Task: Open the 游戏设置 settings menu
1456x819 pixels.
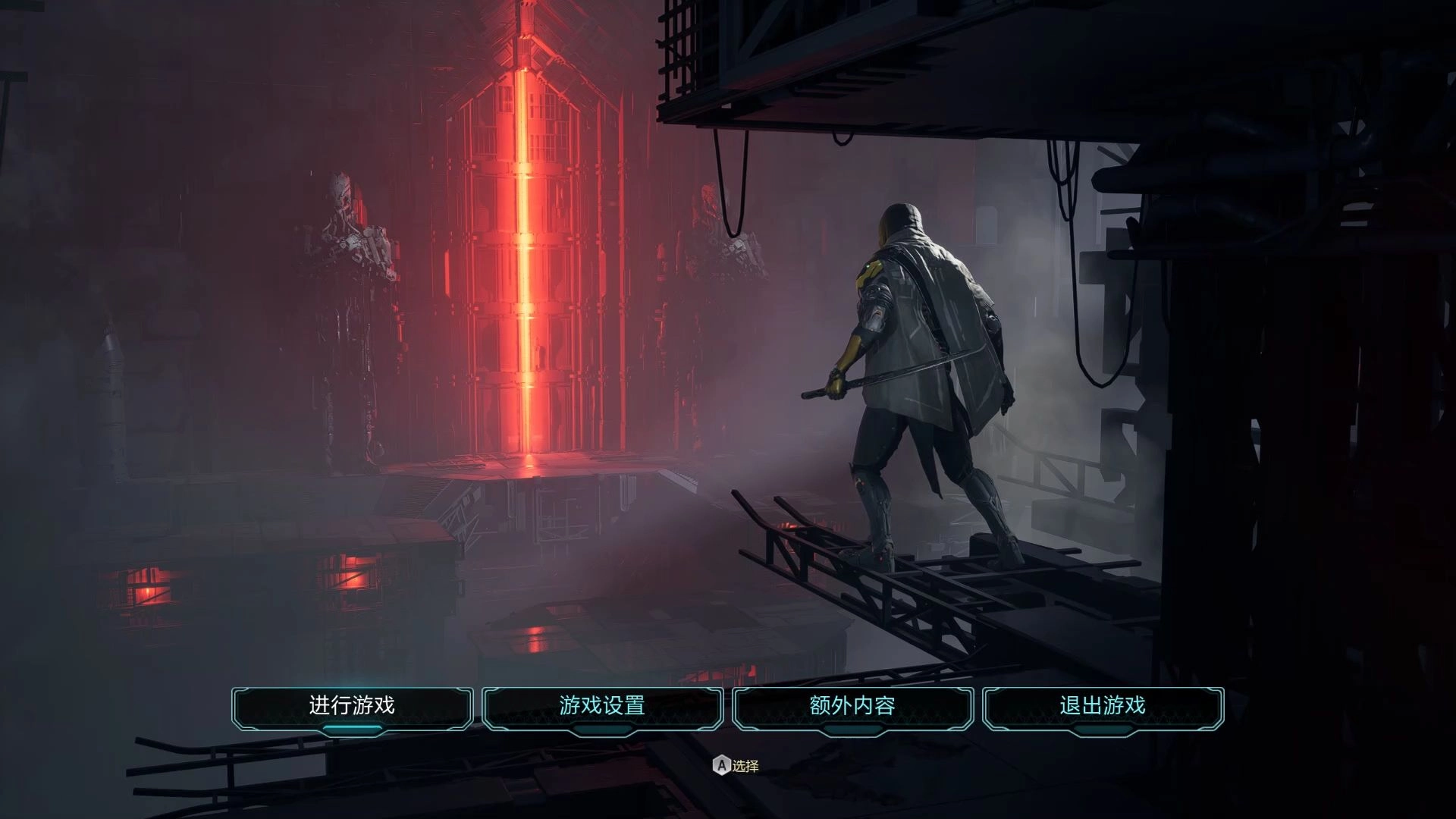Action: click(x=602, y=707)
